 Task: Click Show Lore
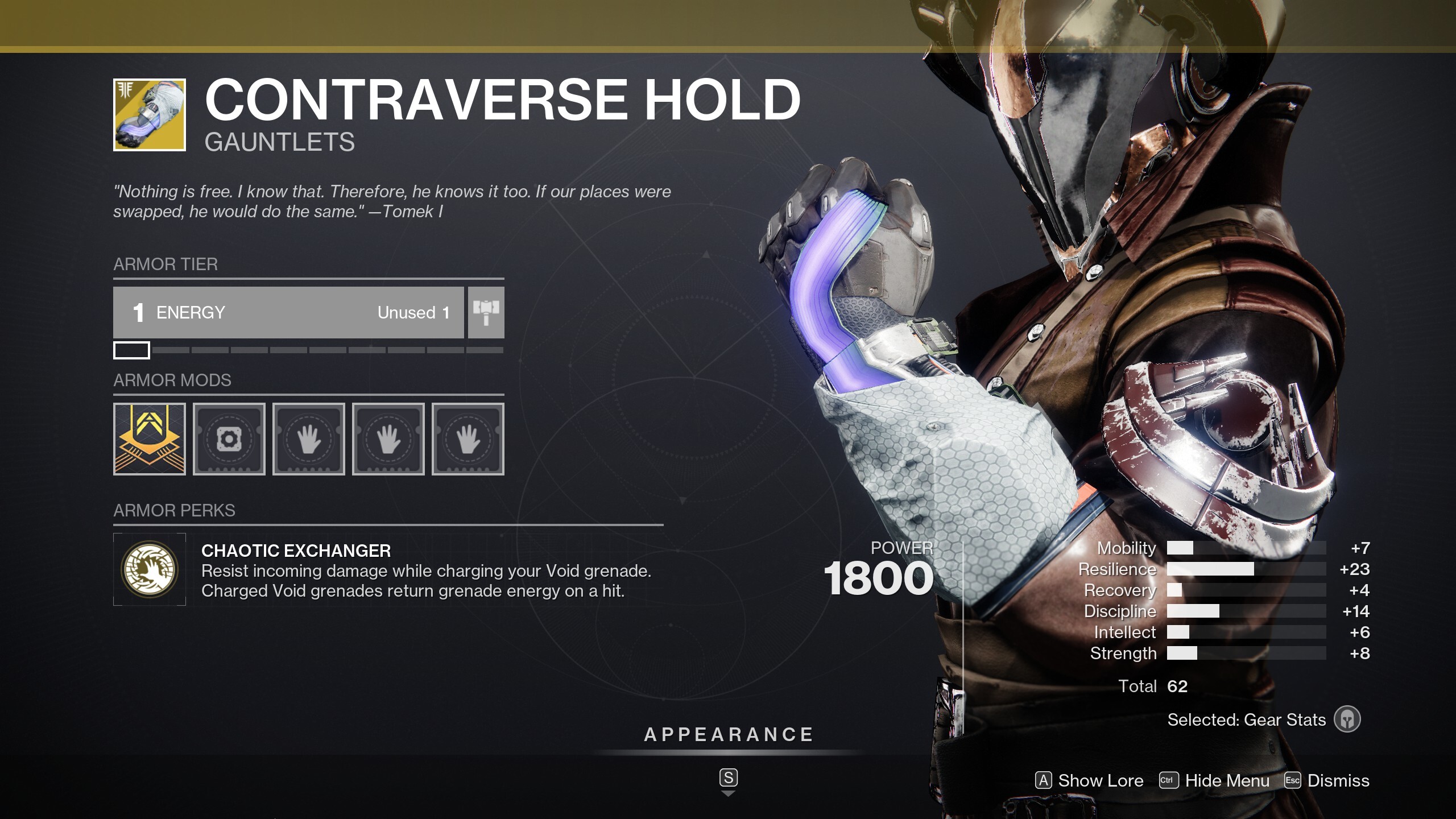1091,781
